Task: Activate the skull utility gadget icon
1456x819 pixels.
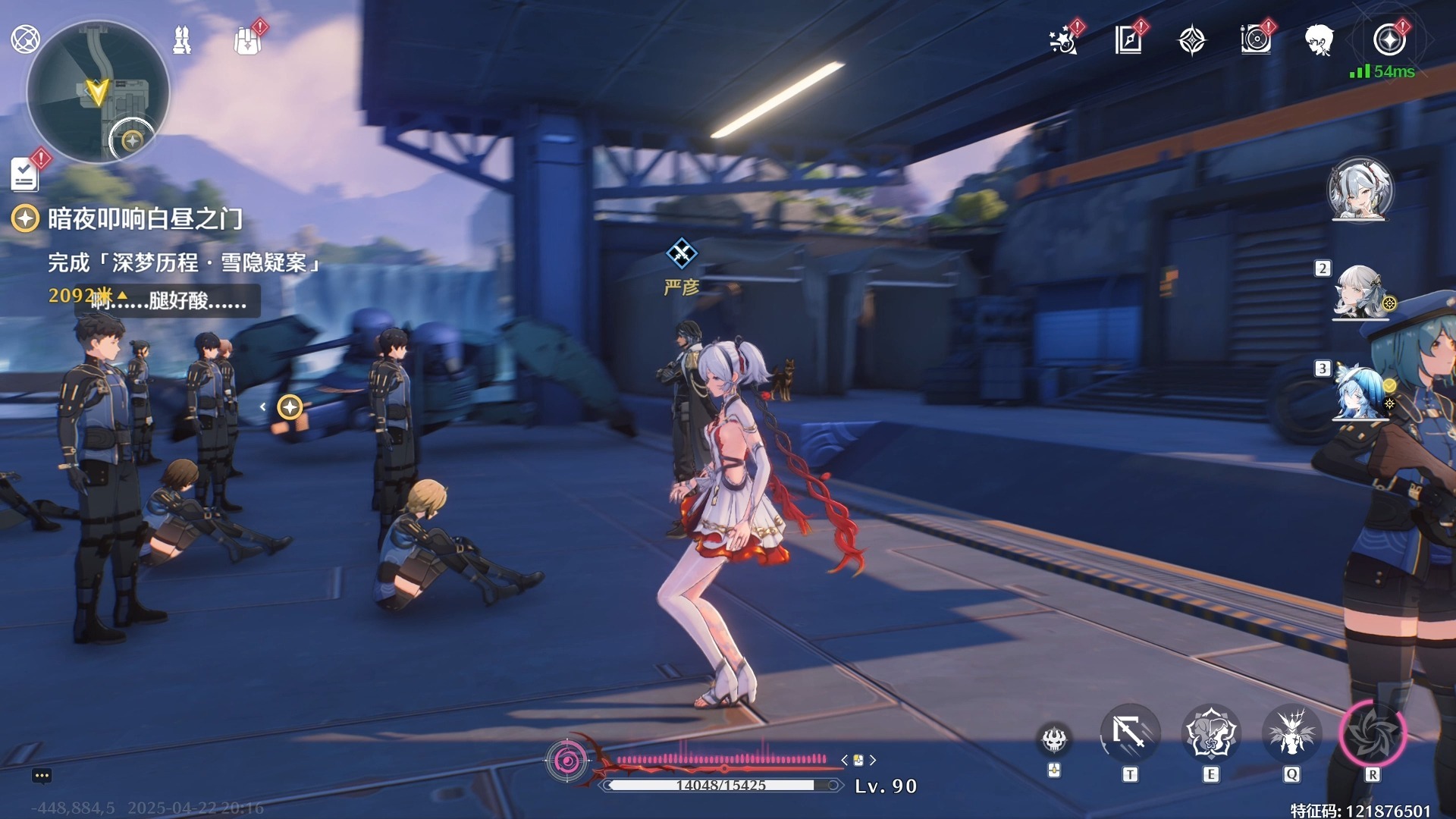Action: [1054, 739]
